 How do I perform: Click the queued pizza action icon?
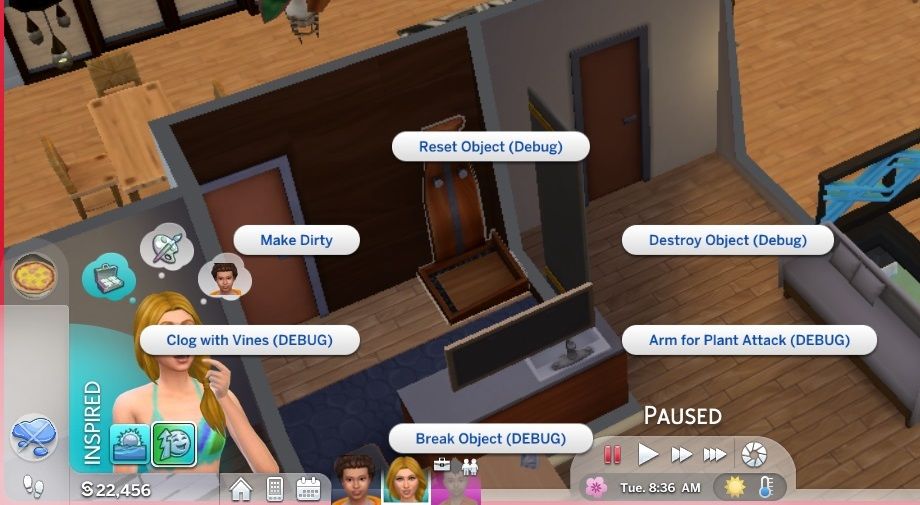coord(34,275)
